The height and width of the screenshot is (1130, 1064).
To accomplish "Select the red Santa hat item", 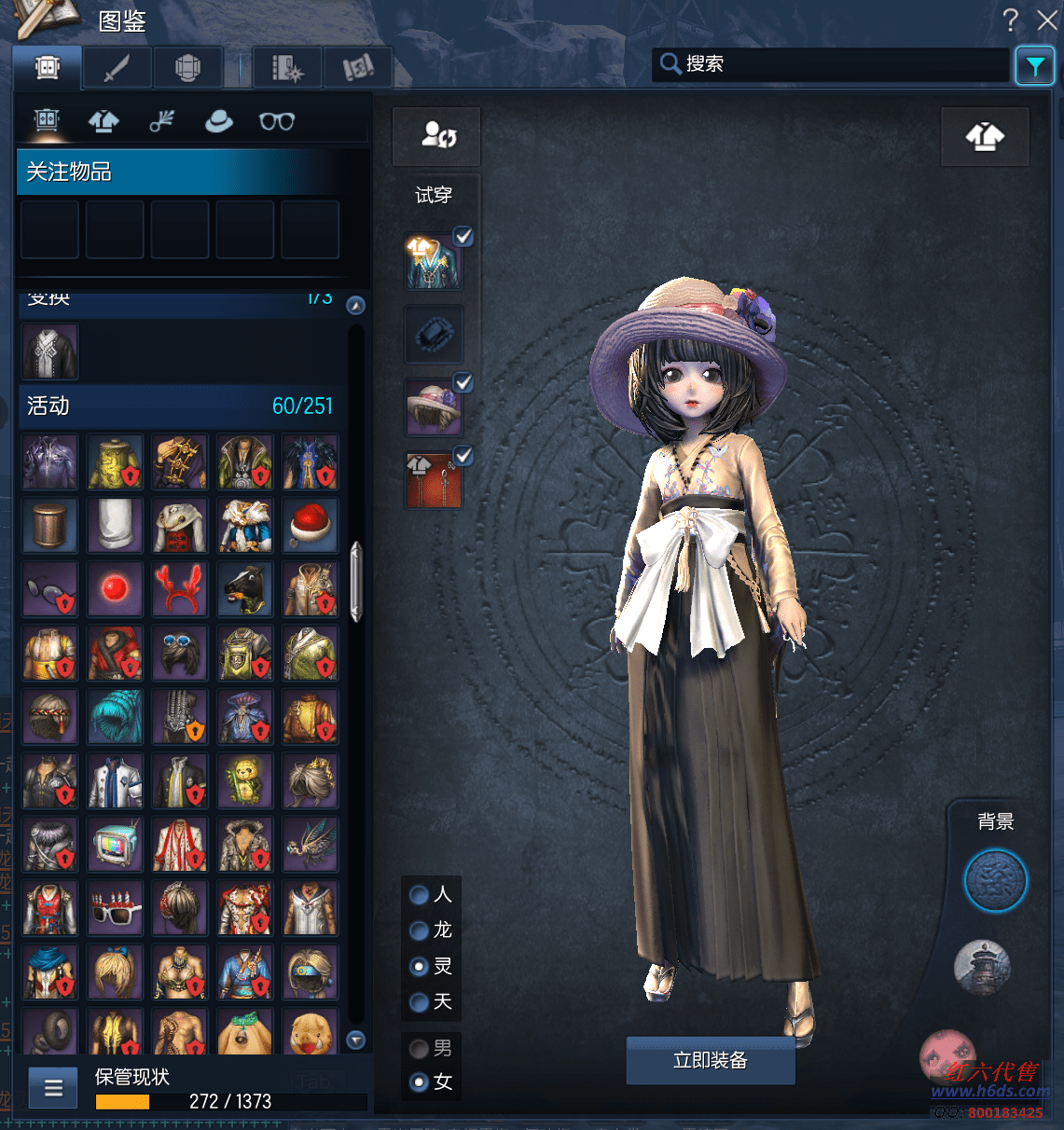I will pyautogui.click(x=311, y=525).
